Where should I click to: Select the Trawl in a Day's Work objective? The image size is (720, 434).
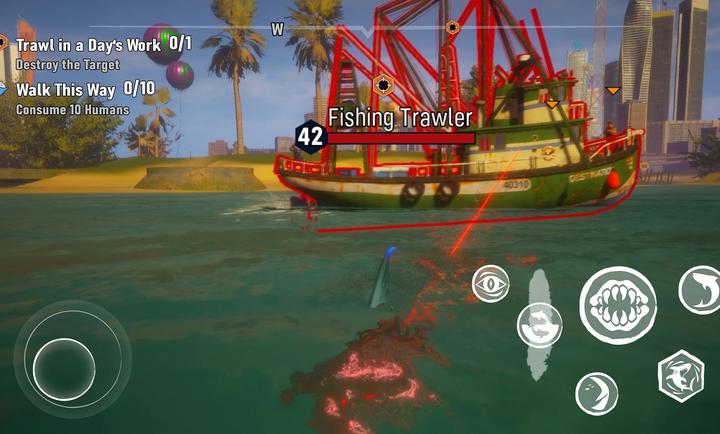coord(96,45)
